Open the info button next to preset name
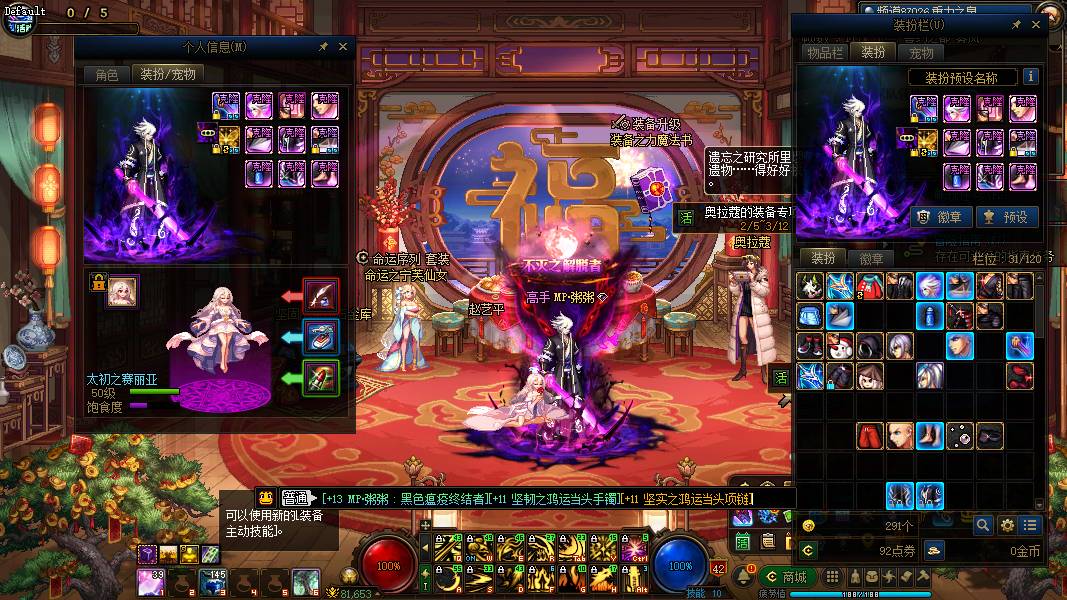 [x=1030, y=77]
